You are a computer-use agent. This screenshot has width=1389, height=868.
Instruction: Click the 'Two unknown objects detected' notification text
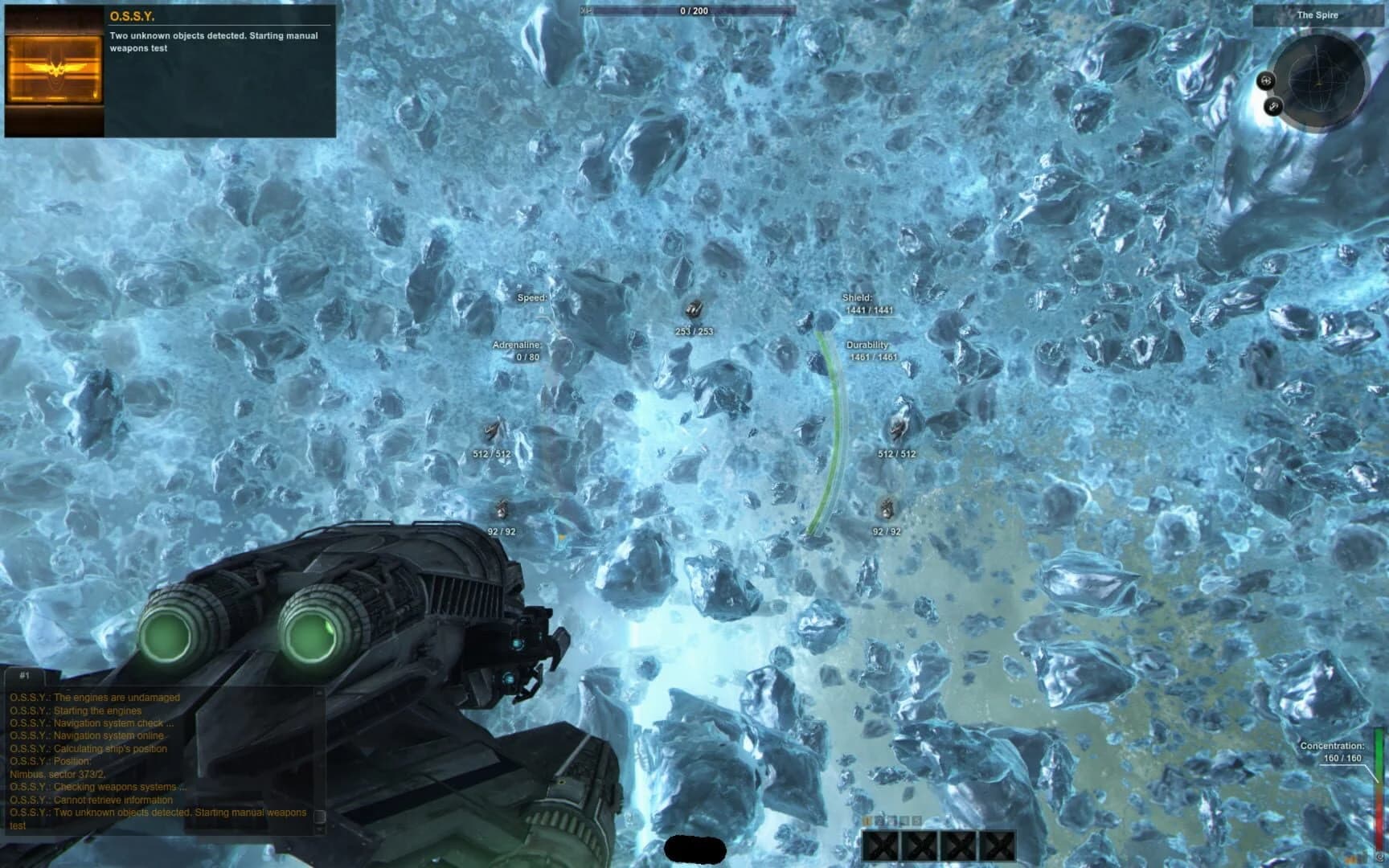(214, 41)
